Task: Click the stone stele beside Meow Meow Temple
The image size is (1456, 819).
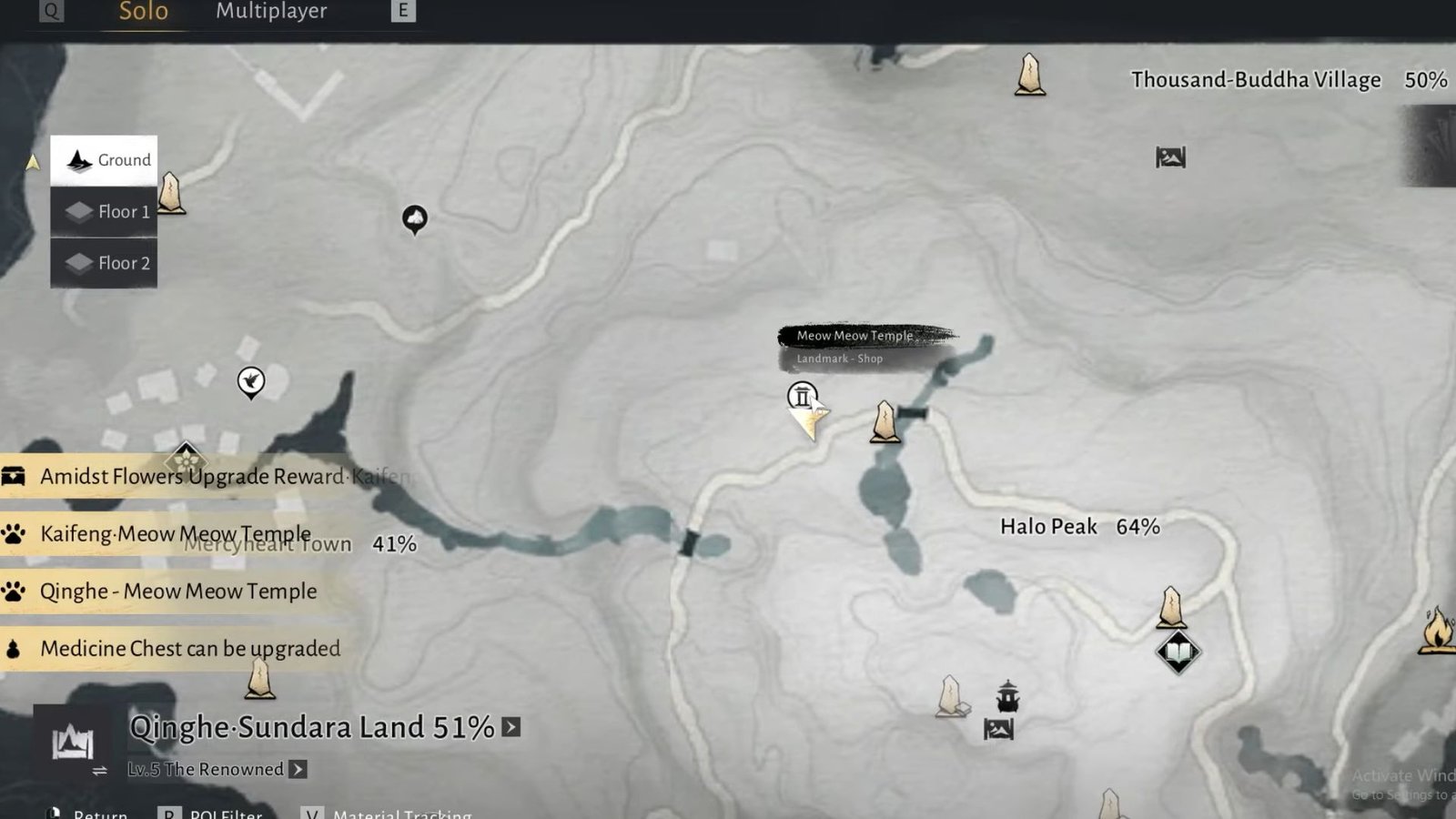Action: point(885,422)
